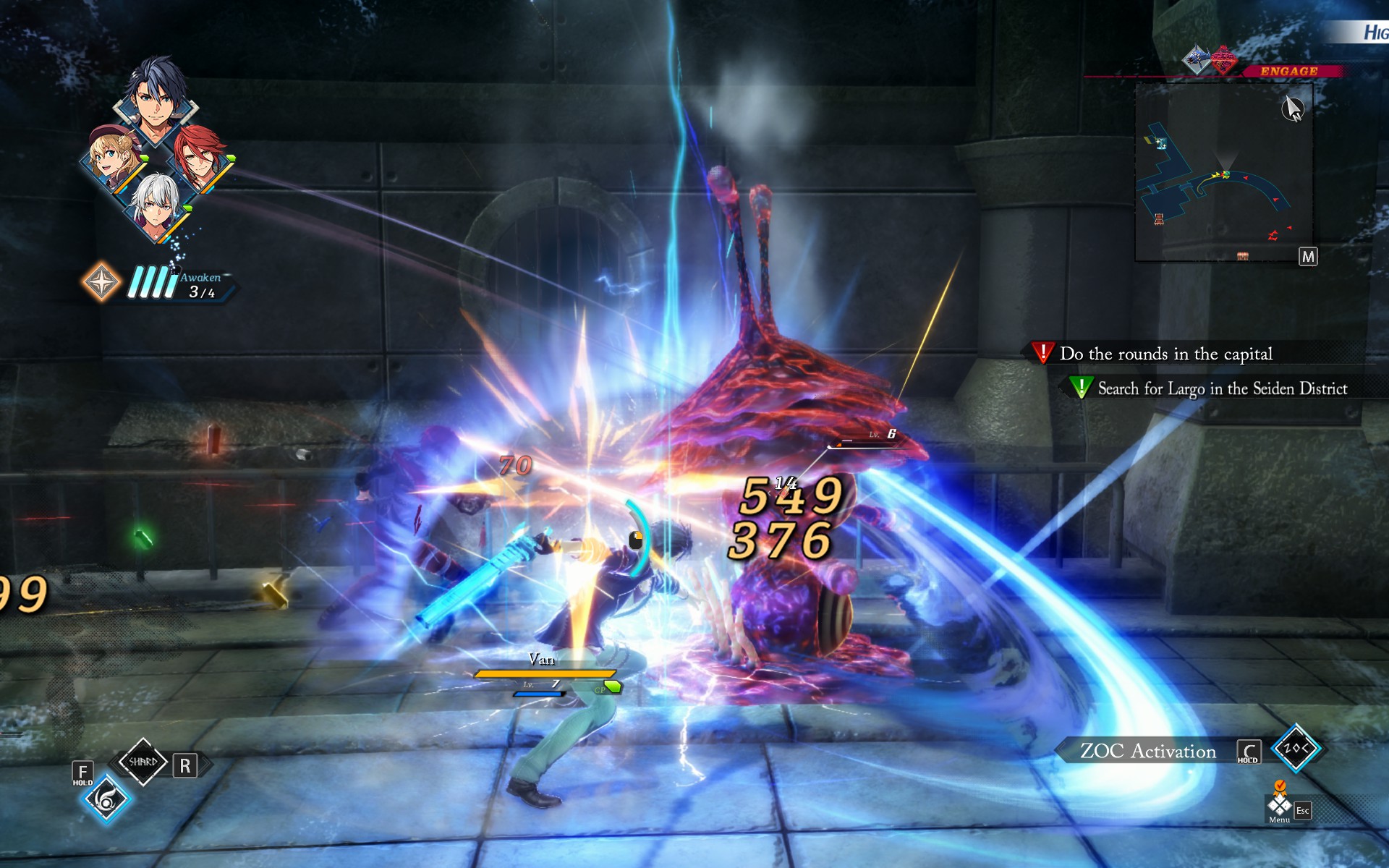This screenshot has width=1389, height=868.
Task: Click the Engage enemy indicator icons
Action: point(1209,59)
